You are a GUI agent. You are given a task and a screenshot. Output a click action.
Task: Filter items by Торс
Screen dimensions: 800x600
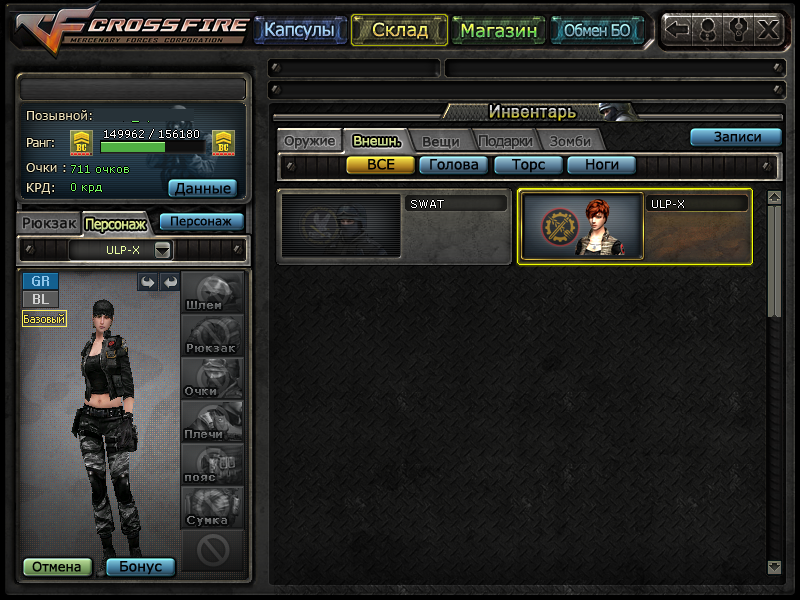pos(528,165)
